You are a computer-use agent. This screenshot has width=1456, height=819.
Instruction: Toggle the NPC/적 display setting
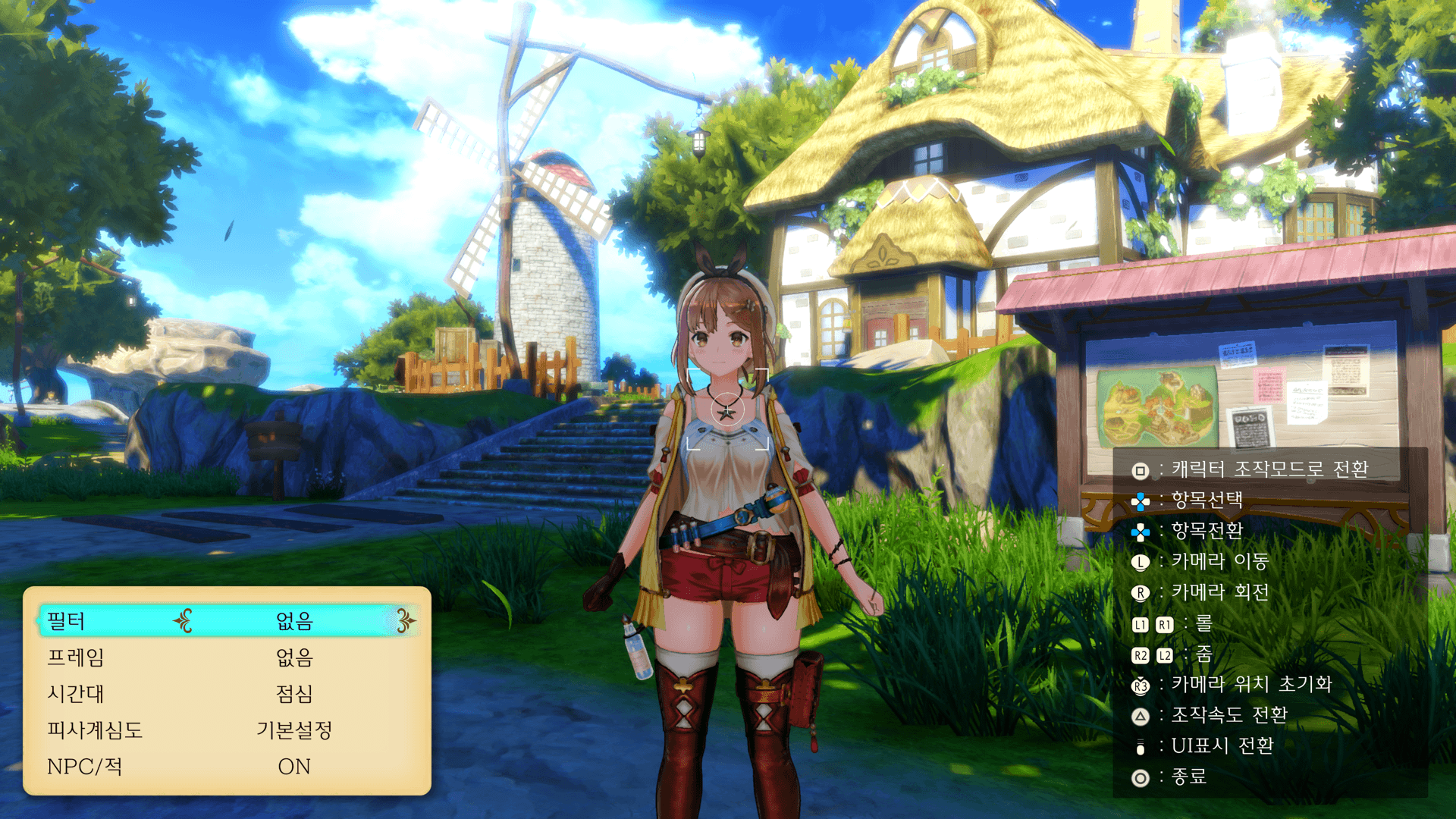pos(226,767)
